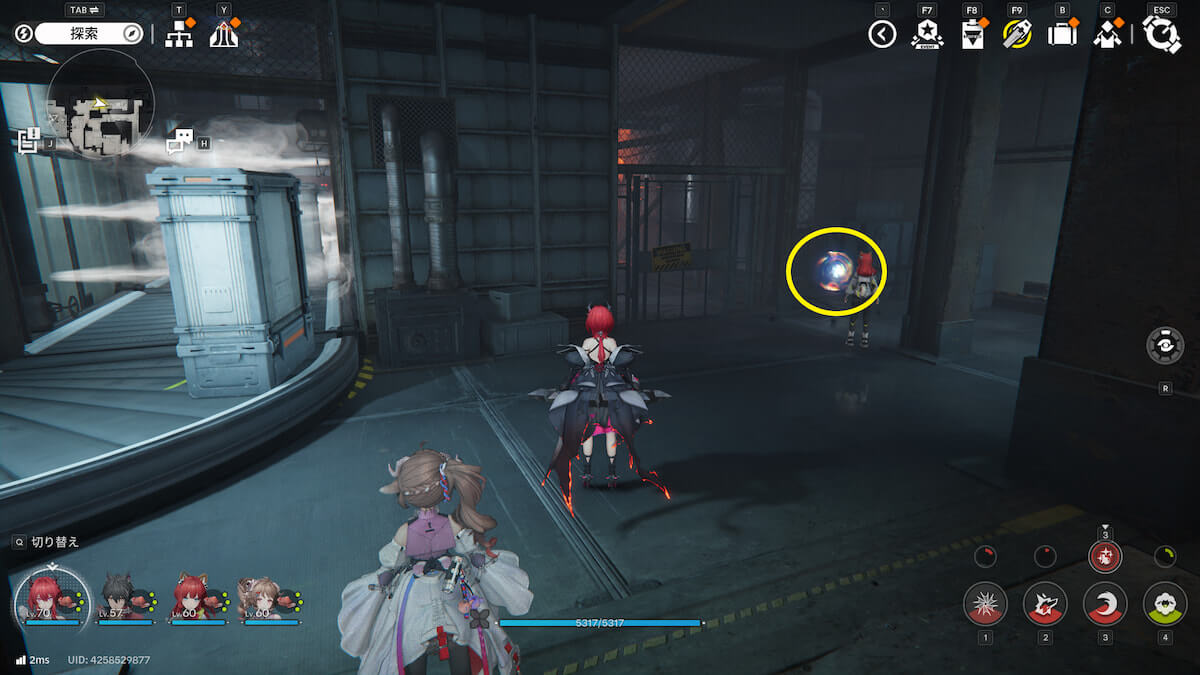The image size is (1200, 675).
Task: Switch to the dark-haired Lv.57 character
Action: [122, 599]
